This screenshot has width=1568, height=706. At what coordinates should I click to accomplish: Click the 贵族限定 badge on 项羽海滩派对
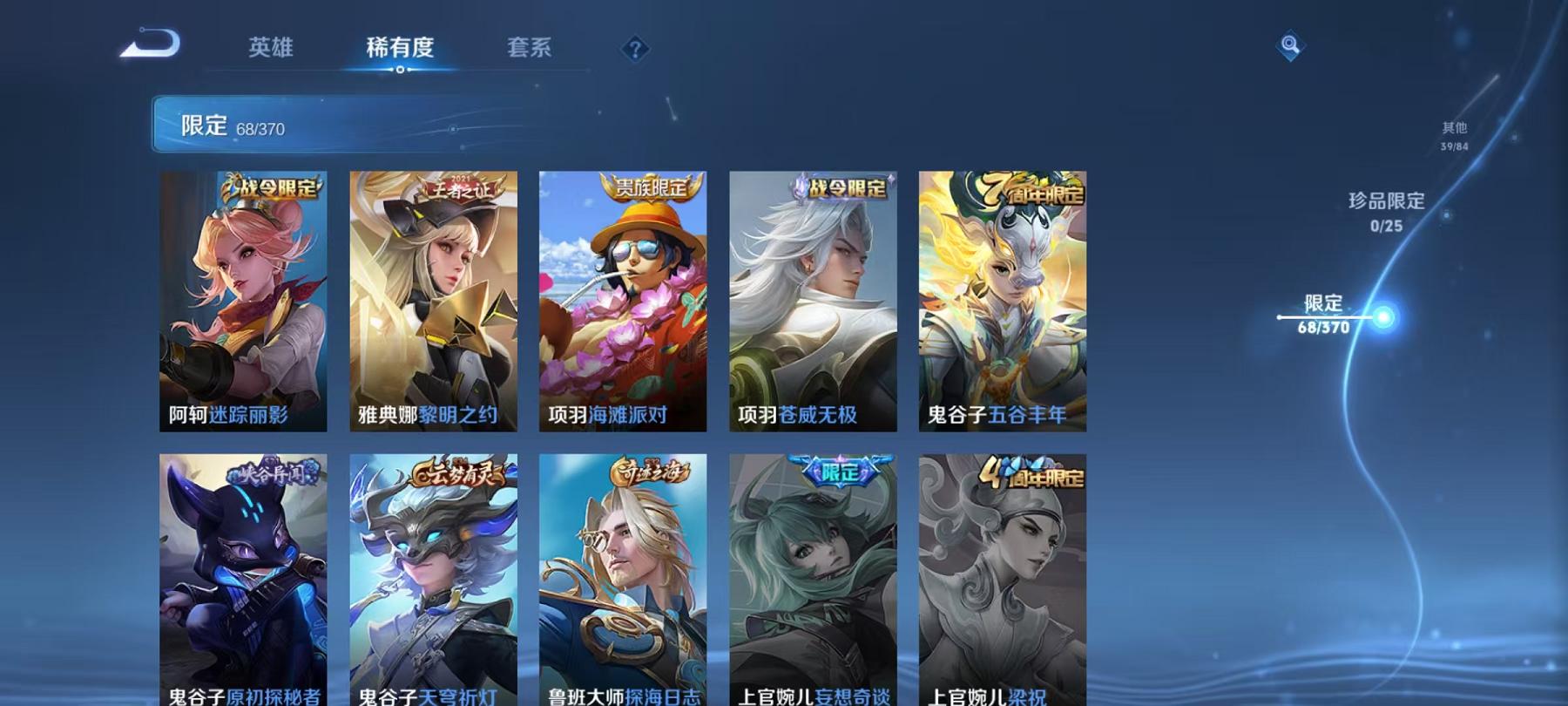[648, 186]
